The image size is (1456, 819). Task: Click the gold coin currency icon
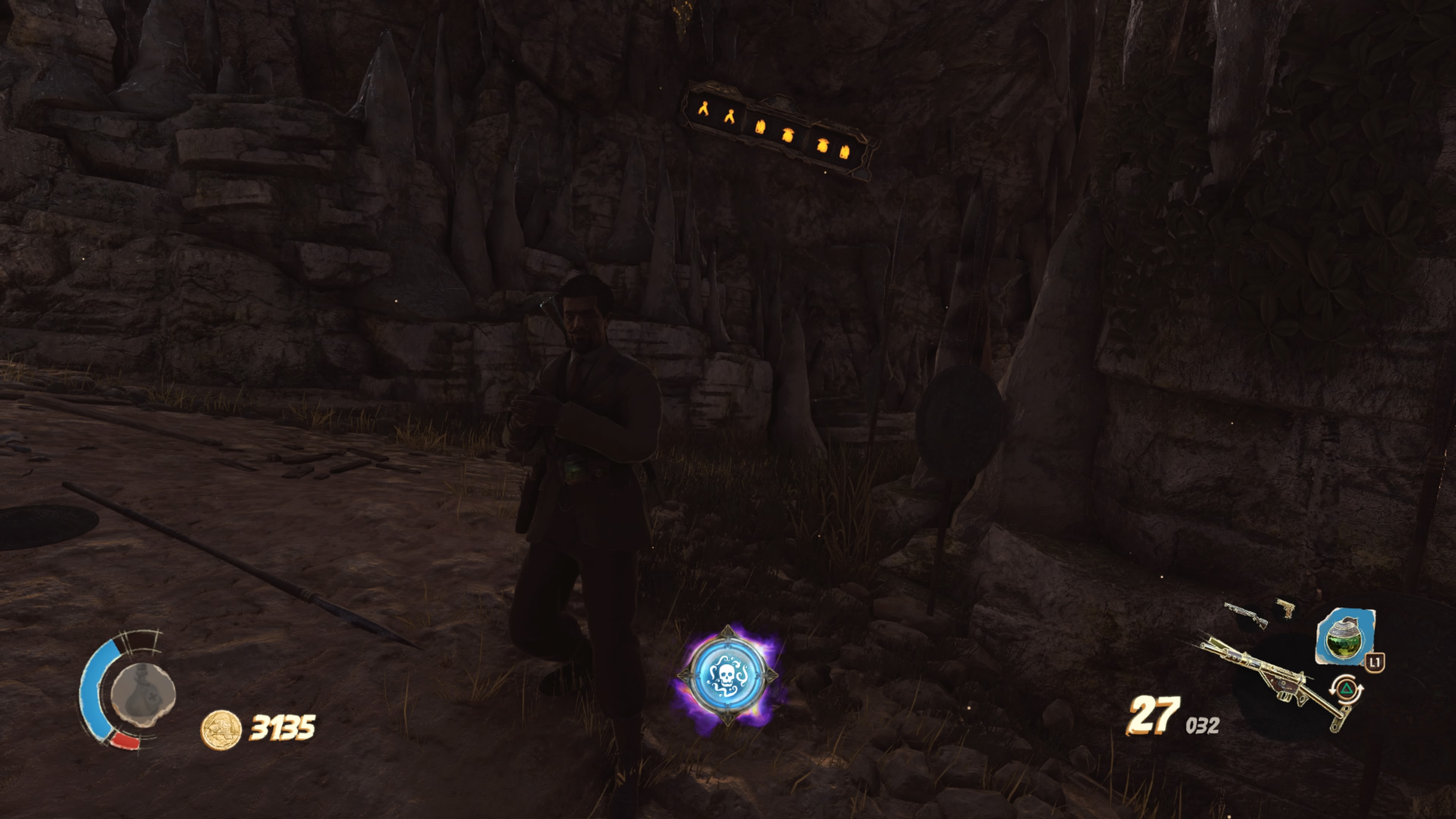pos(221,729)
